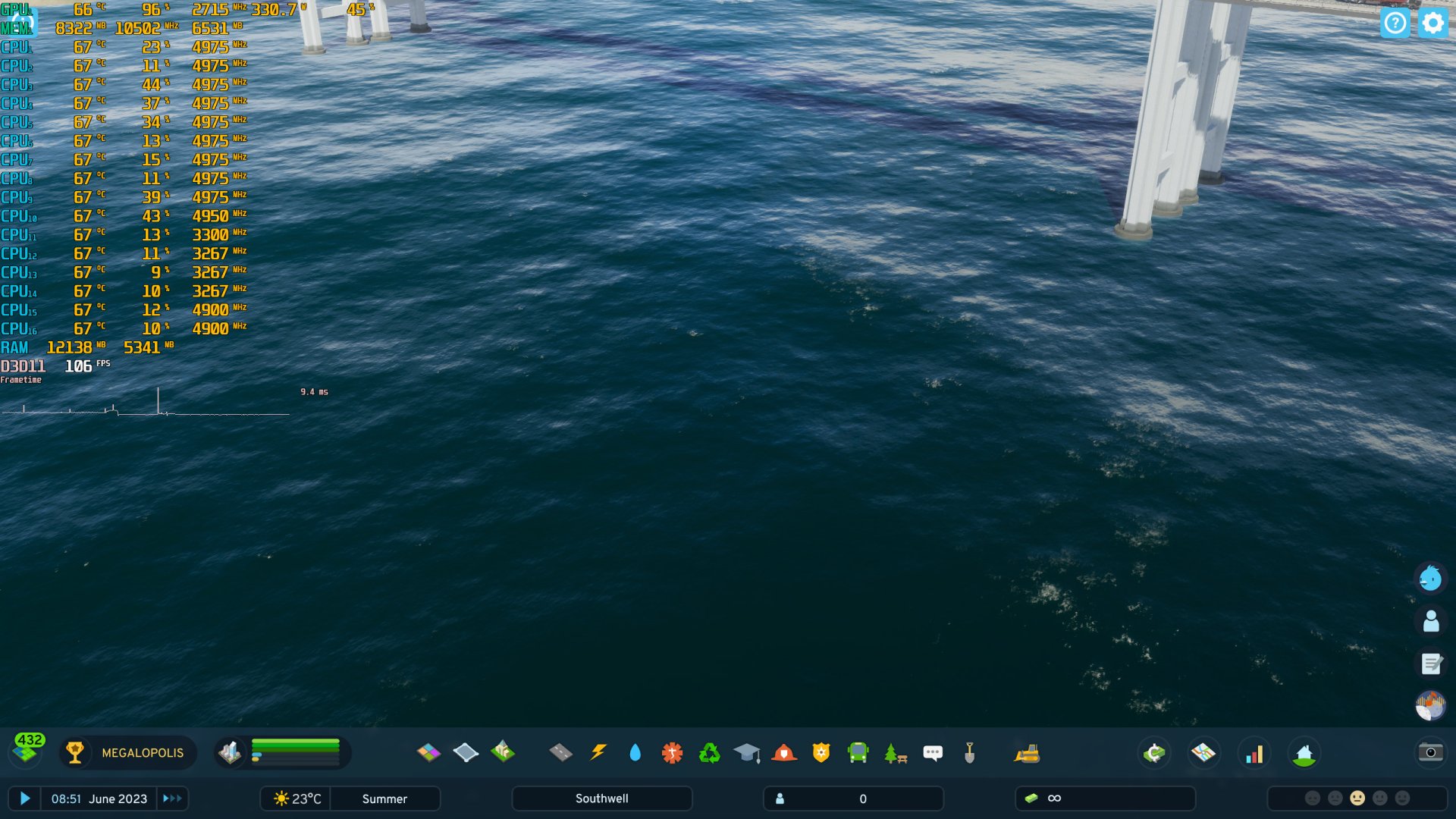Increase game speed with triple-chevron button
Screen dimensions: 1456x819
click(172, 799)
